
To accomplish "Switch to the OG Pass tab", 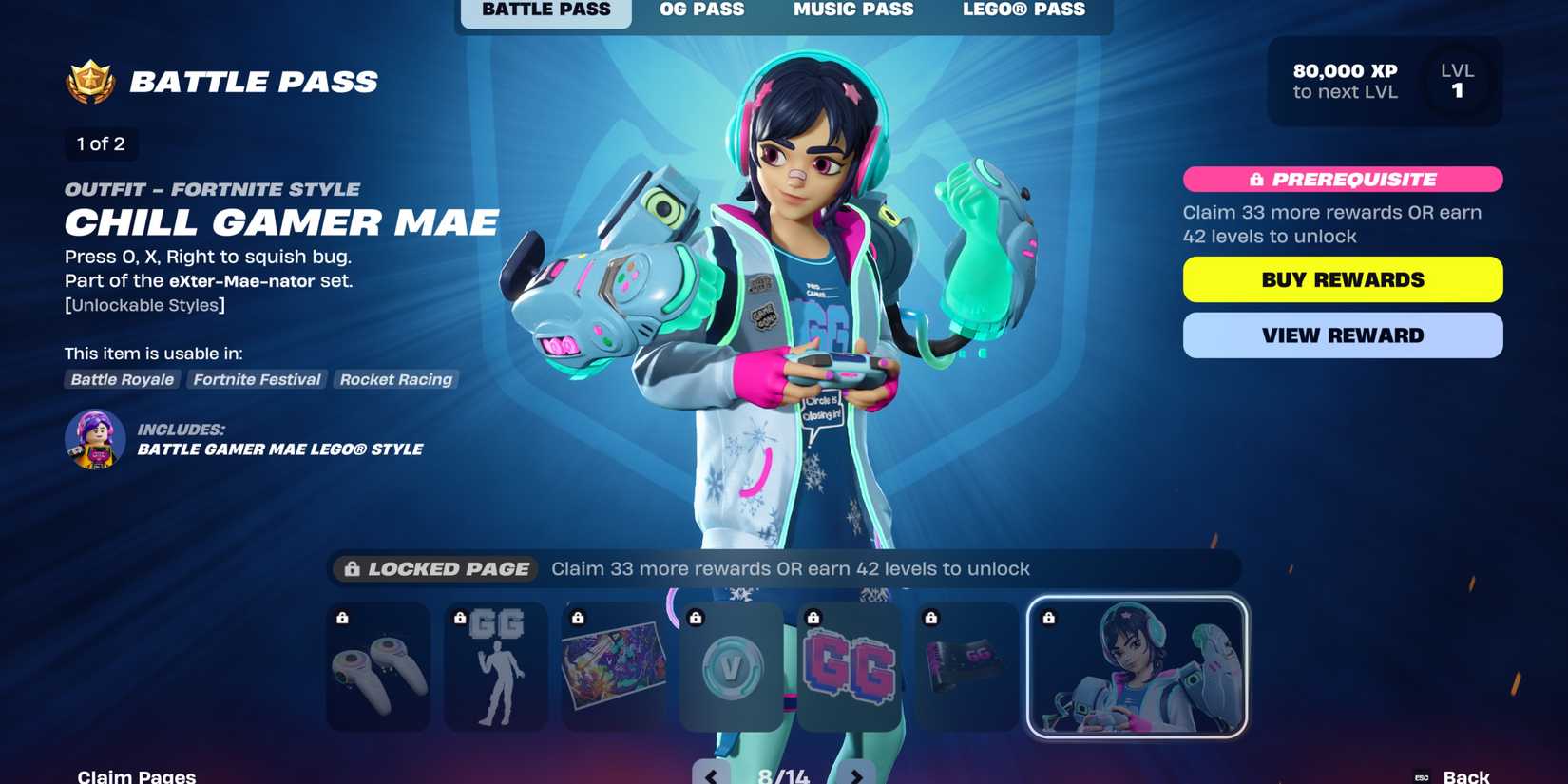I will (700, 10).
